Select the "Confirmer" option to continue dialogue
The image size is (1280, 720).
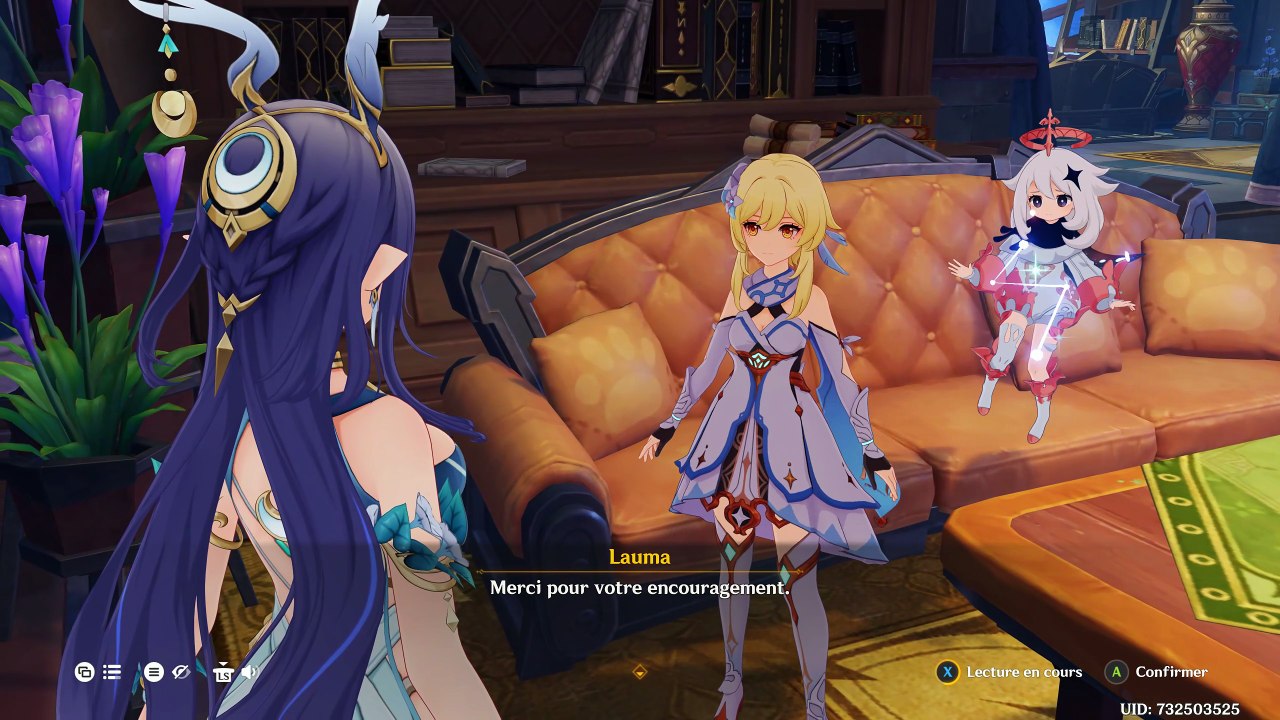(x=1158, y=672)
